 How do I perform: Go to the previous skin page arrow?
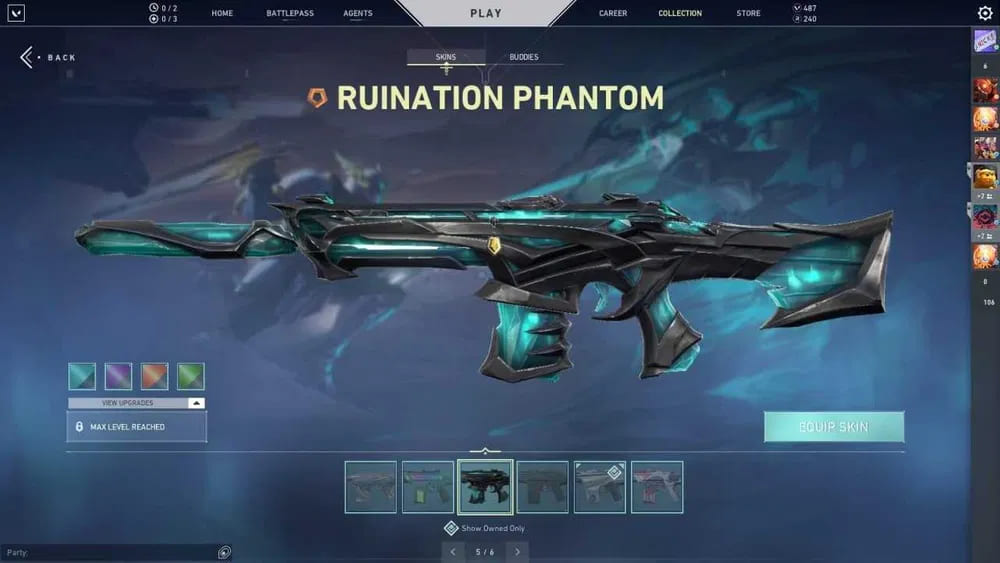point(453,551)
